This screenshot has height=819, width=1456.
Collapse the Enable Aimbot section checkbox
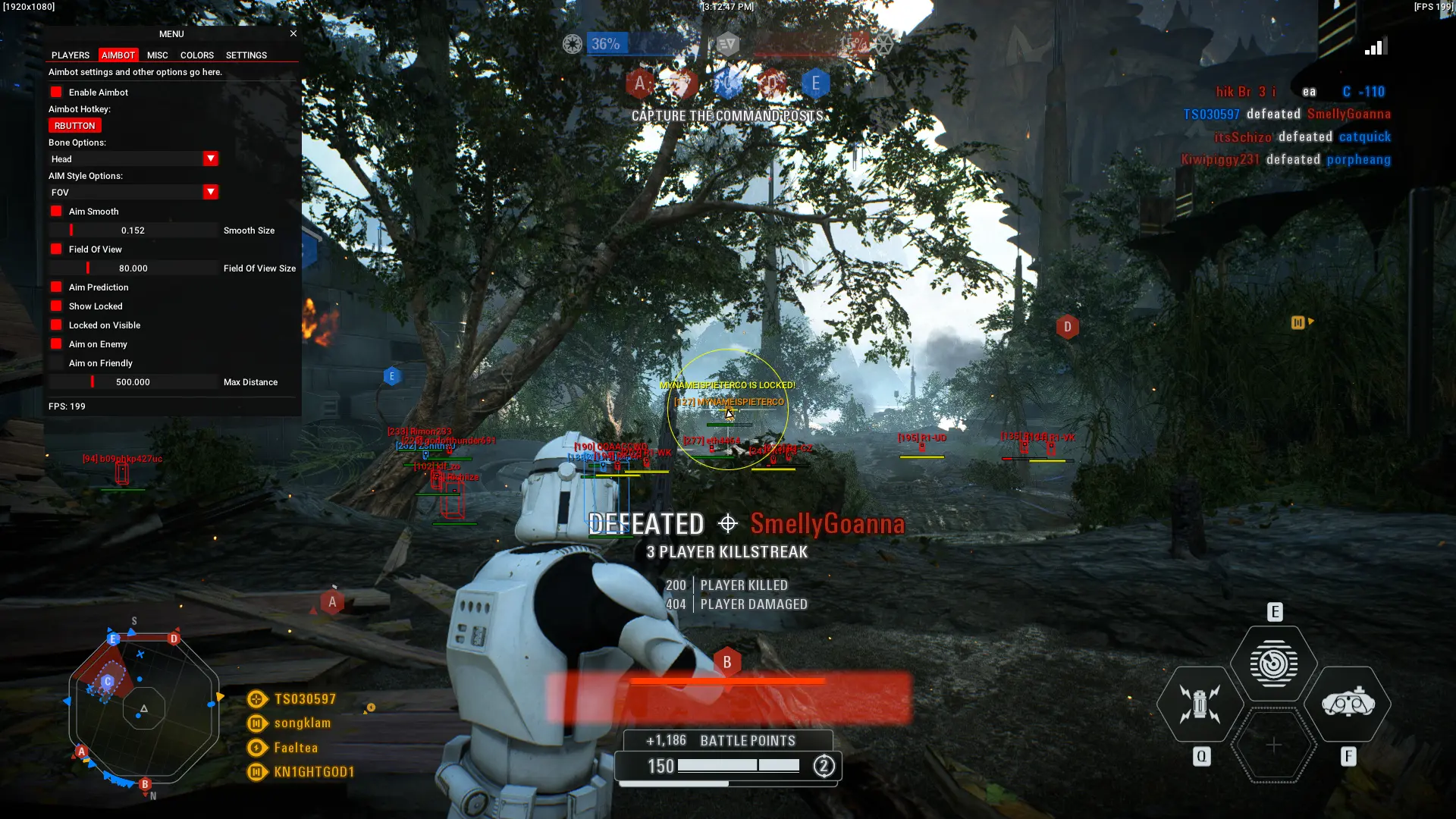(56, 92)
